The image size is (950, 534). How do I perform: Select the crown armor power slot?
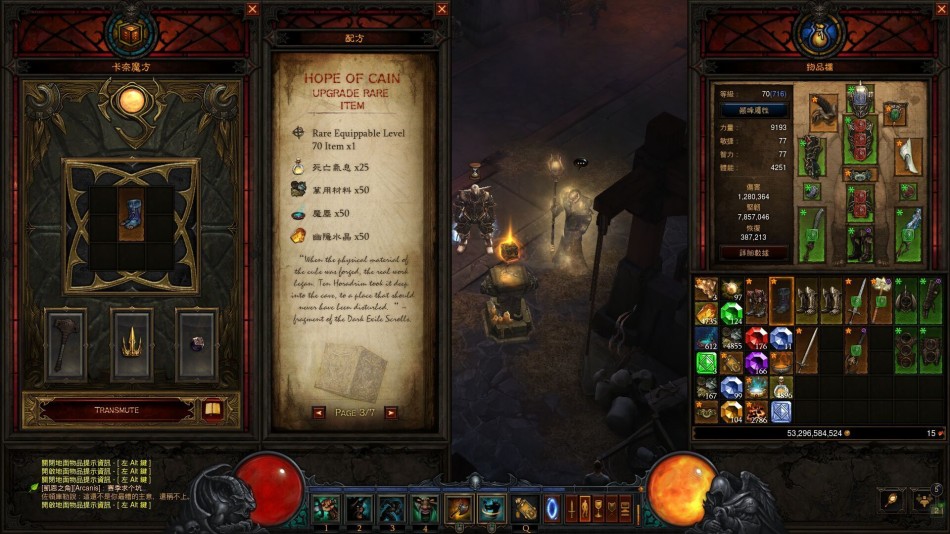pyautogui.click(x=131, y=346)
